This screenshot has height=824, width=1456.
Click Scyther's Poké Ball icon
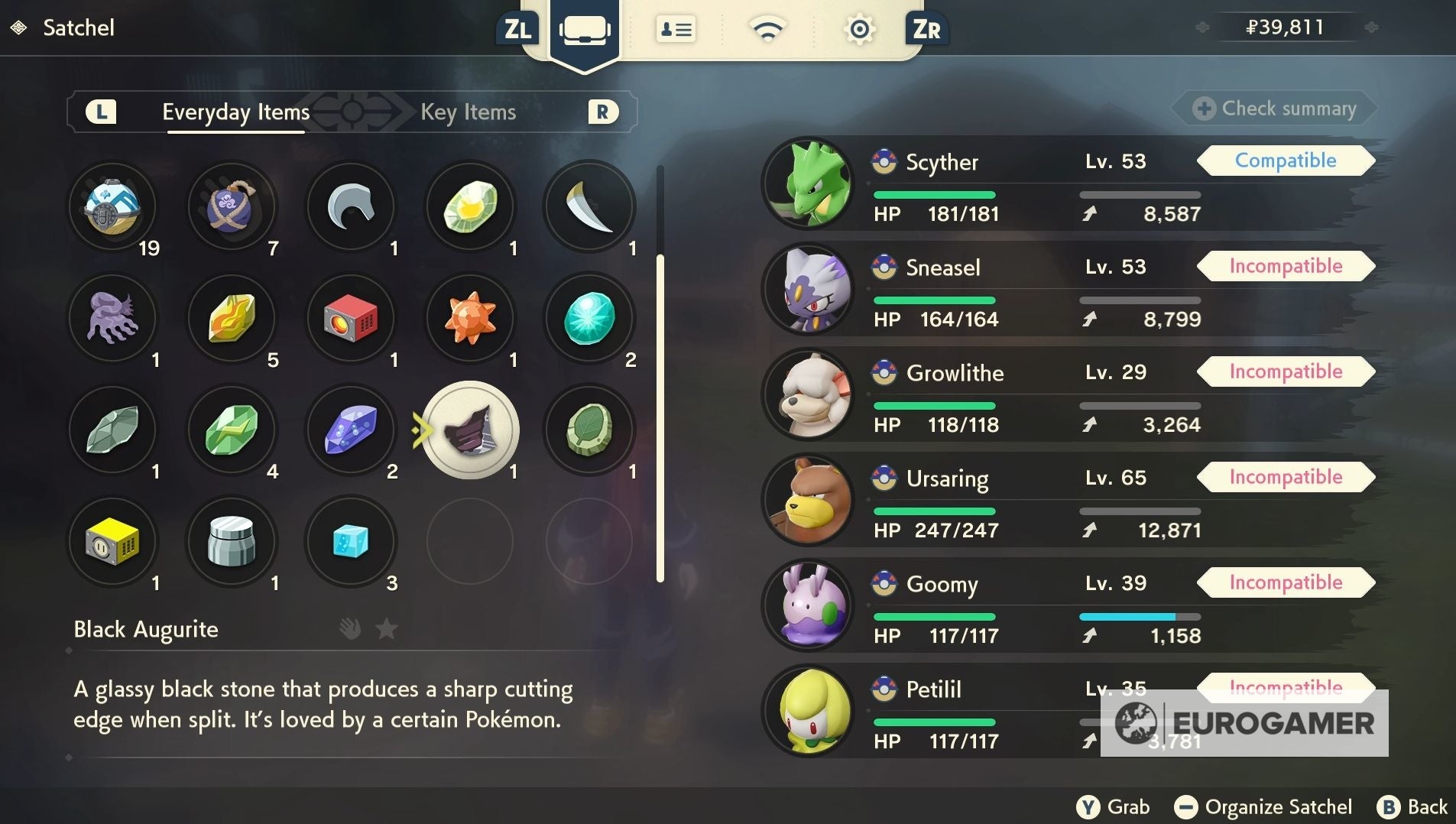pos(883,161)
